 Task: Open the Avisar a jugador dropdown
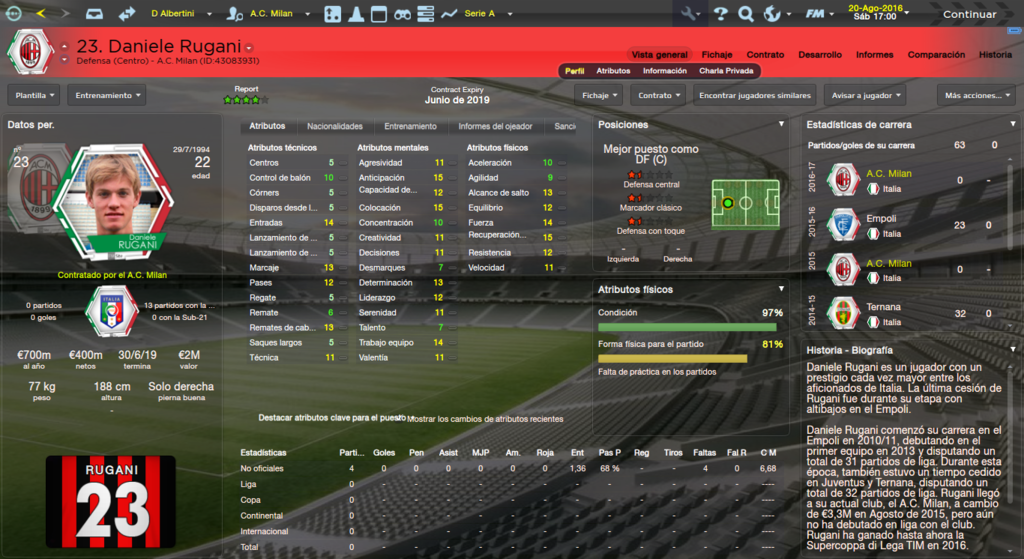click(865, 95)
